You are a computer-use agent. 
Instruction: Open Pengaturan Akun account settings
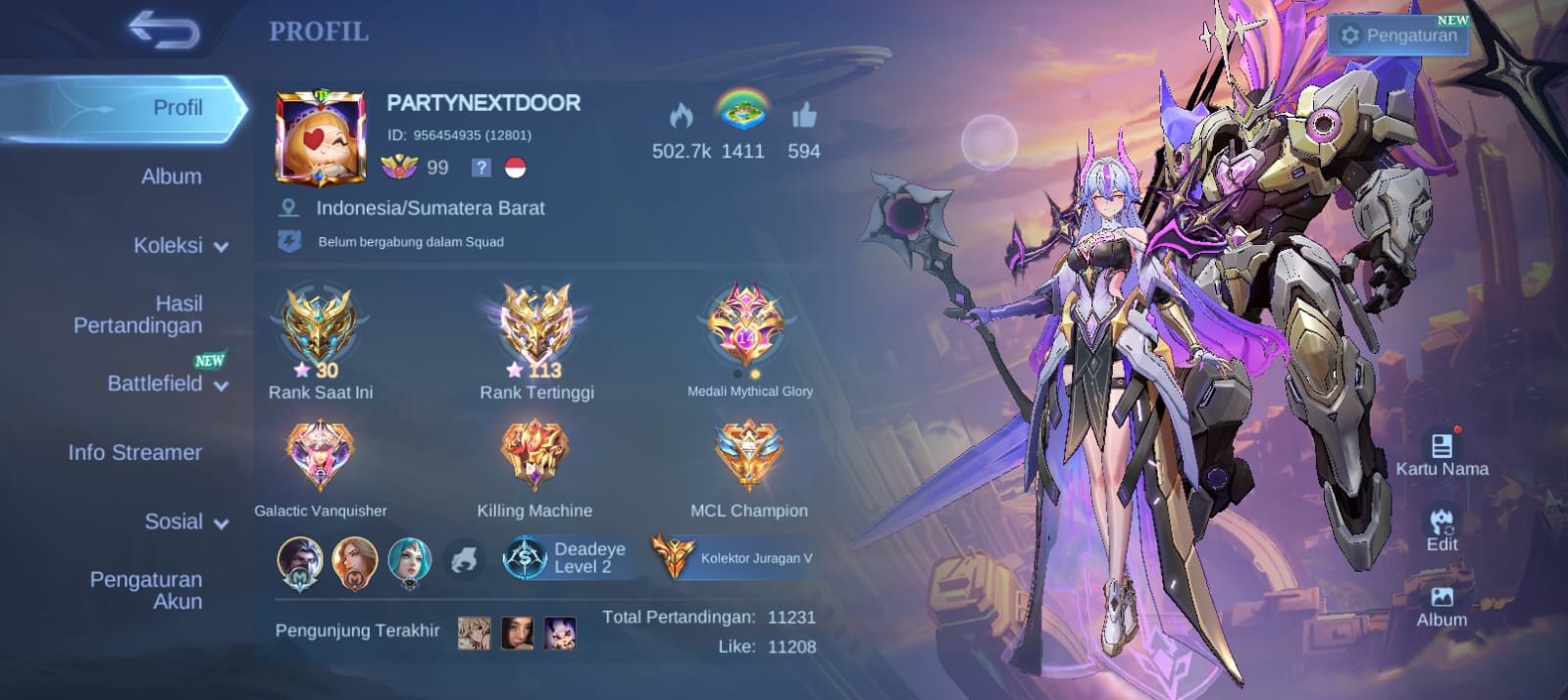(146, 590)
